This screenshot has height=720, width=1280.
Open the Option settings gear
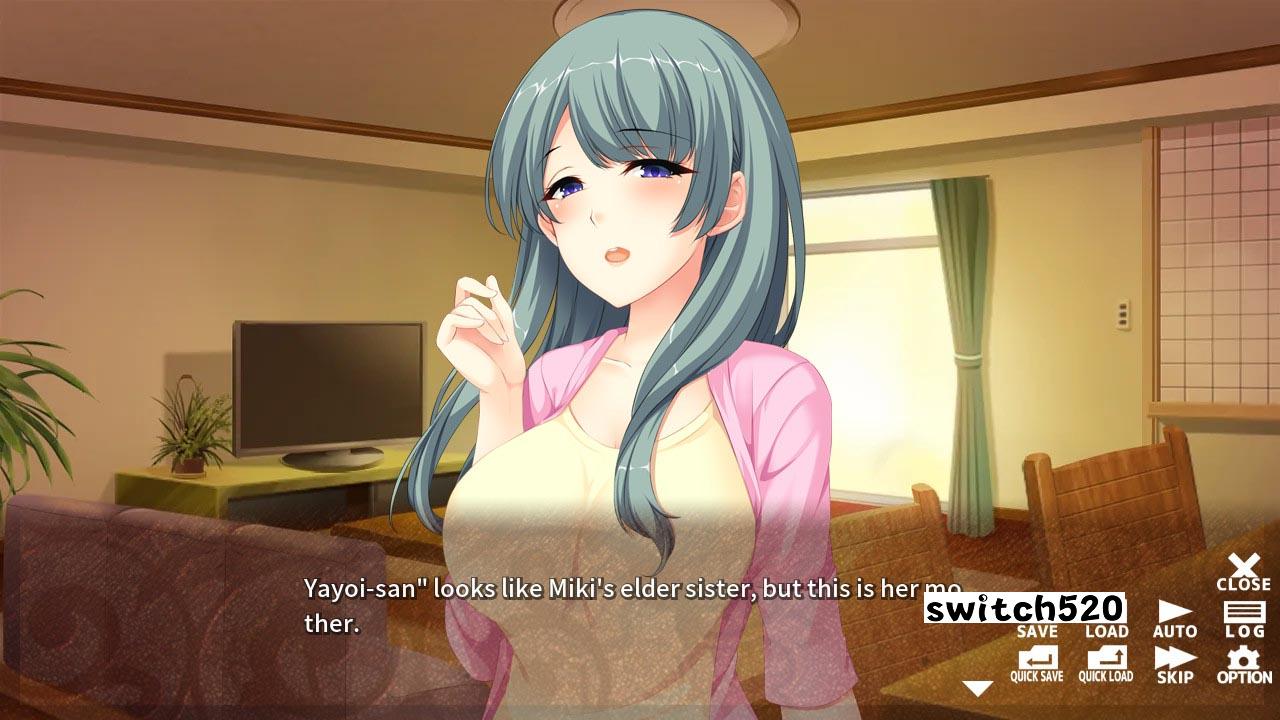[1244, 664]
